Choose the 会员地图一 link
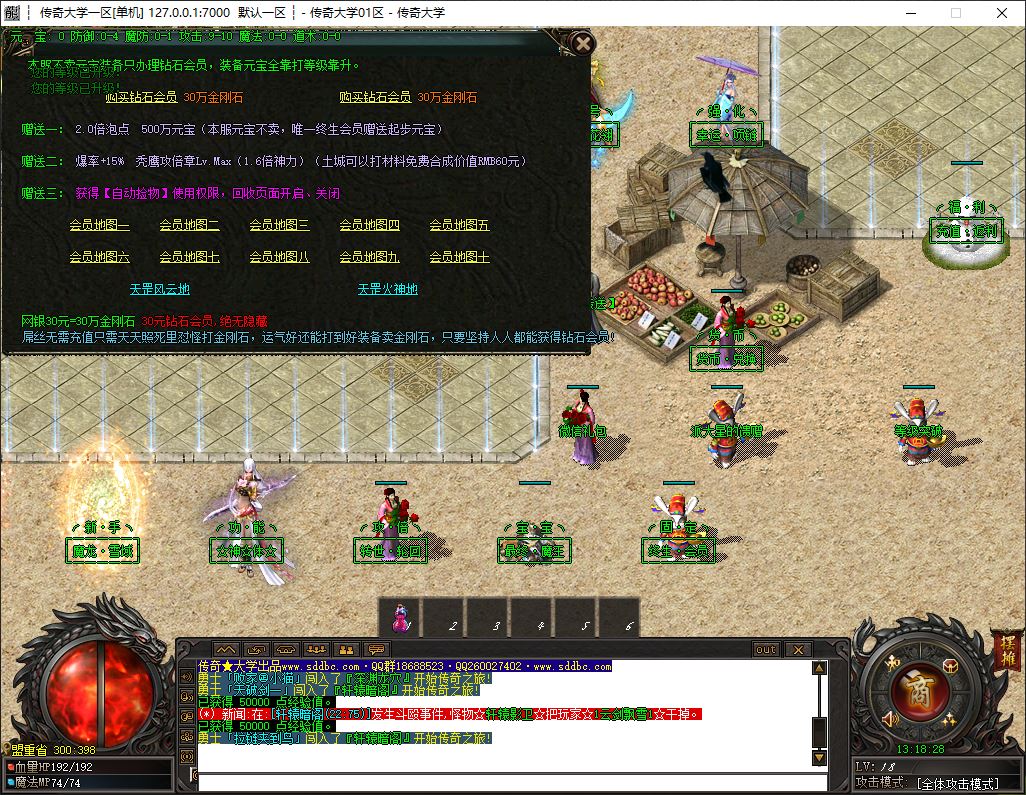This screenshot has width=1026, height=795. coord(99,225)
